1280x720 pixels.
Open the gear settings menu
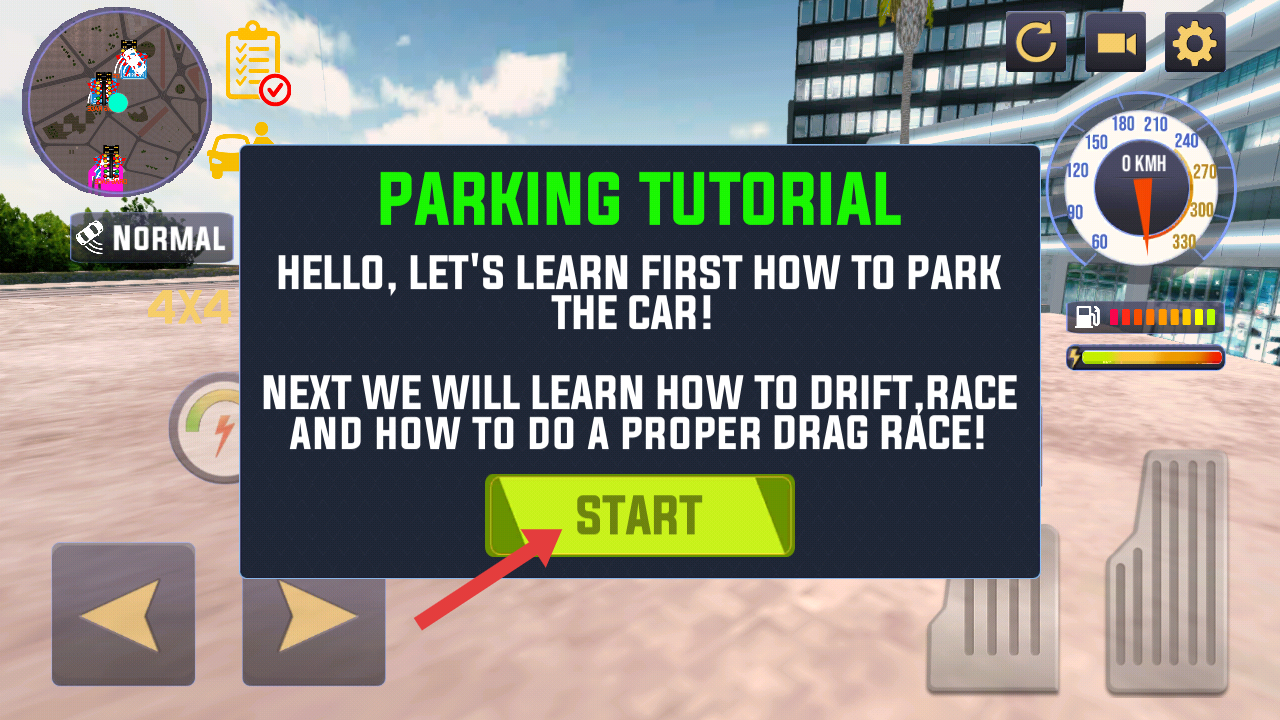point(1195,43)
